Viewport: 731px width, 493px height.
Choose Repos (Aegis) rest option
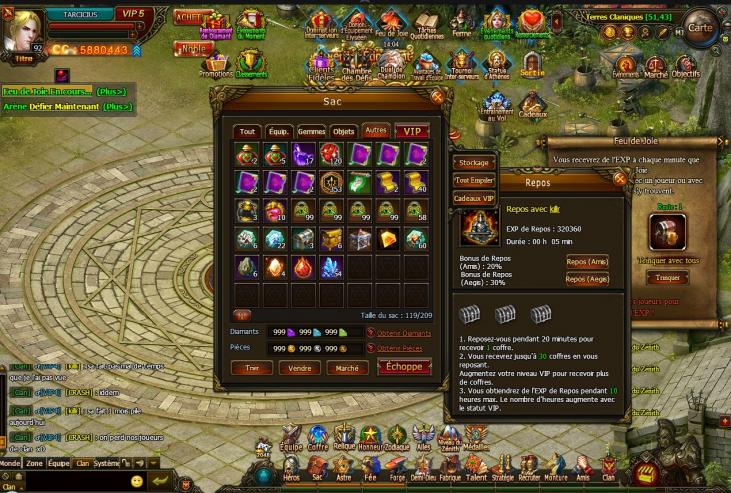[587, 279]
